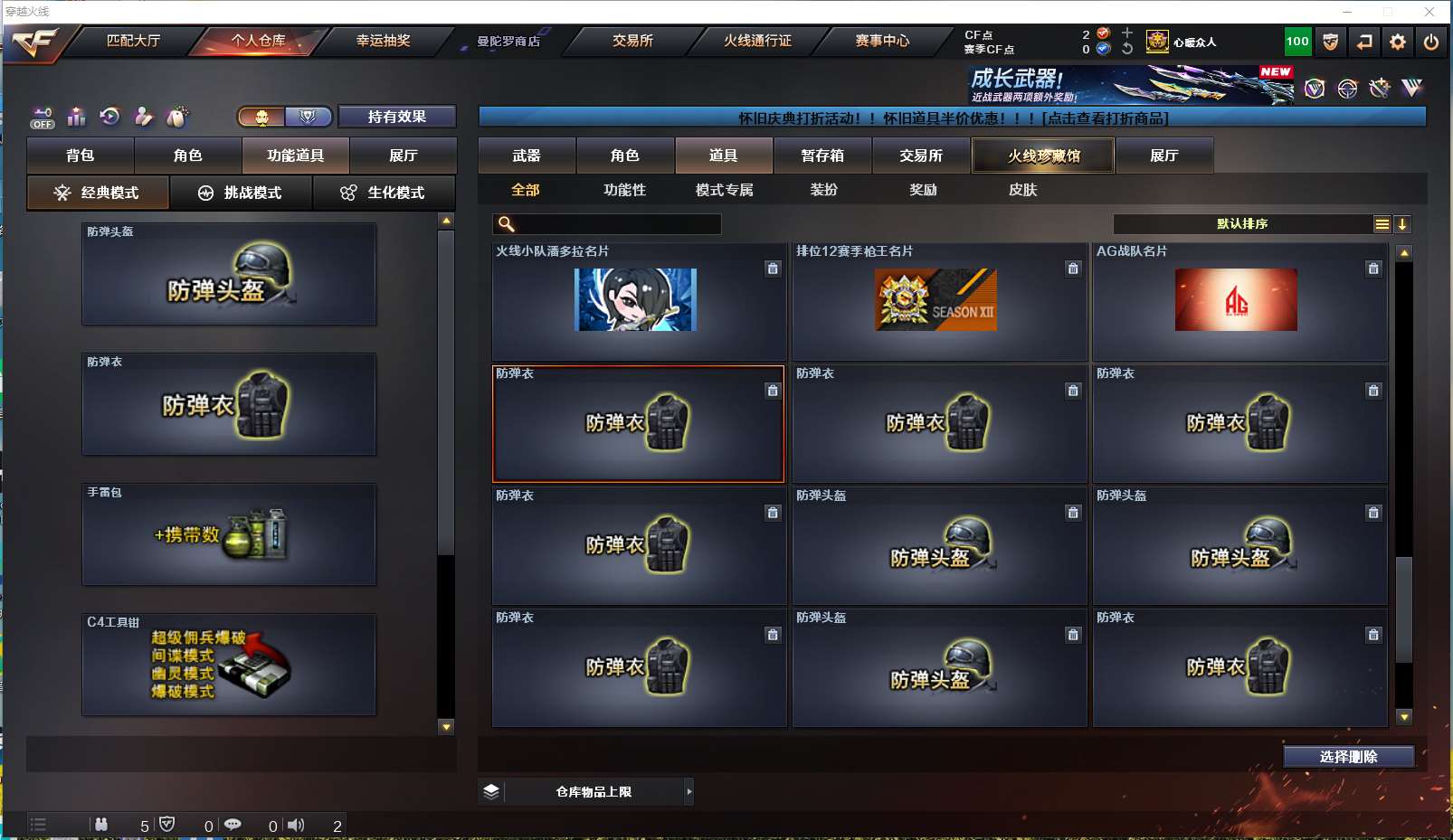Visit the 赛事中心 page
Image resolution: width=1453 pixels, height=840 pixels.
point(882,41)
